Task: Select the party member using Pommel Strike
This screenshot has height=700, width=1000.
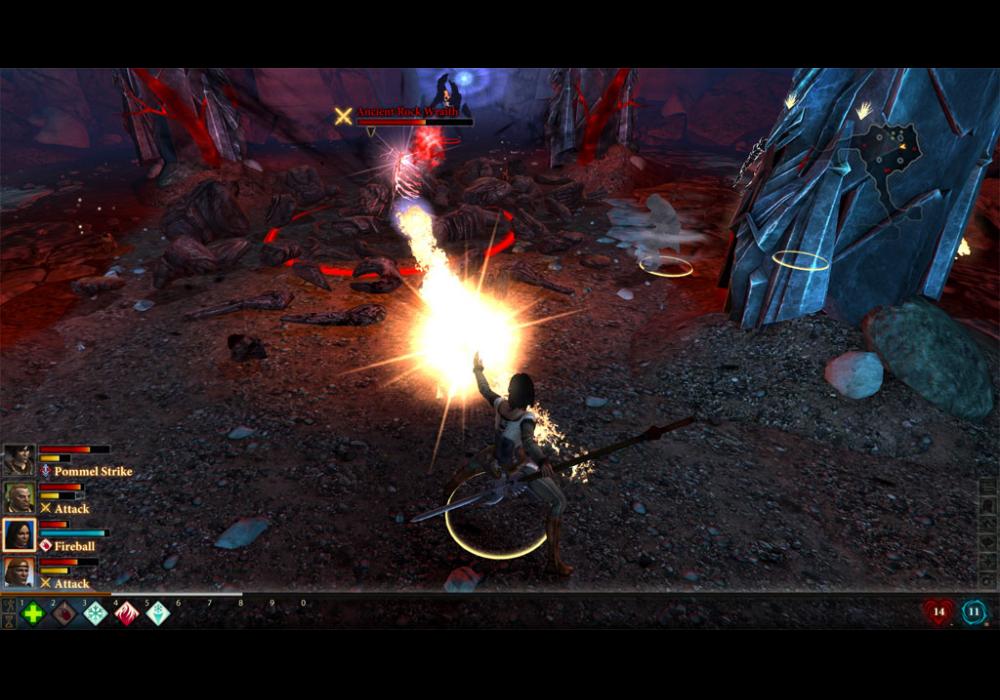Action: (19, 460)
